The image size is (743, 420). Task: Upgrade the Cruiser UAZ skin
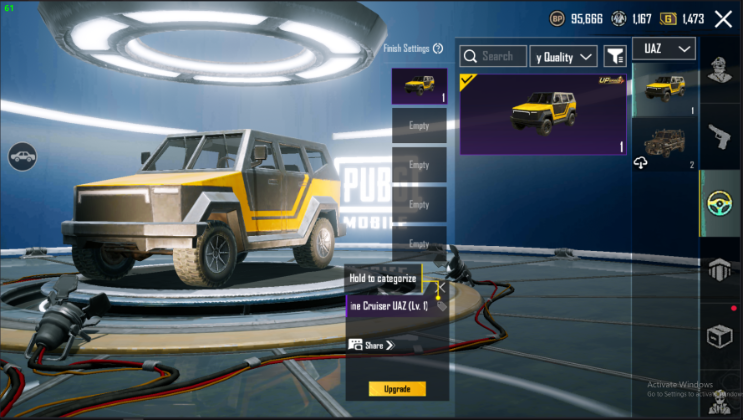click(396, 389)
